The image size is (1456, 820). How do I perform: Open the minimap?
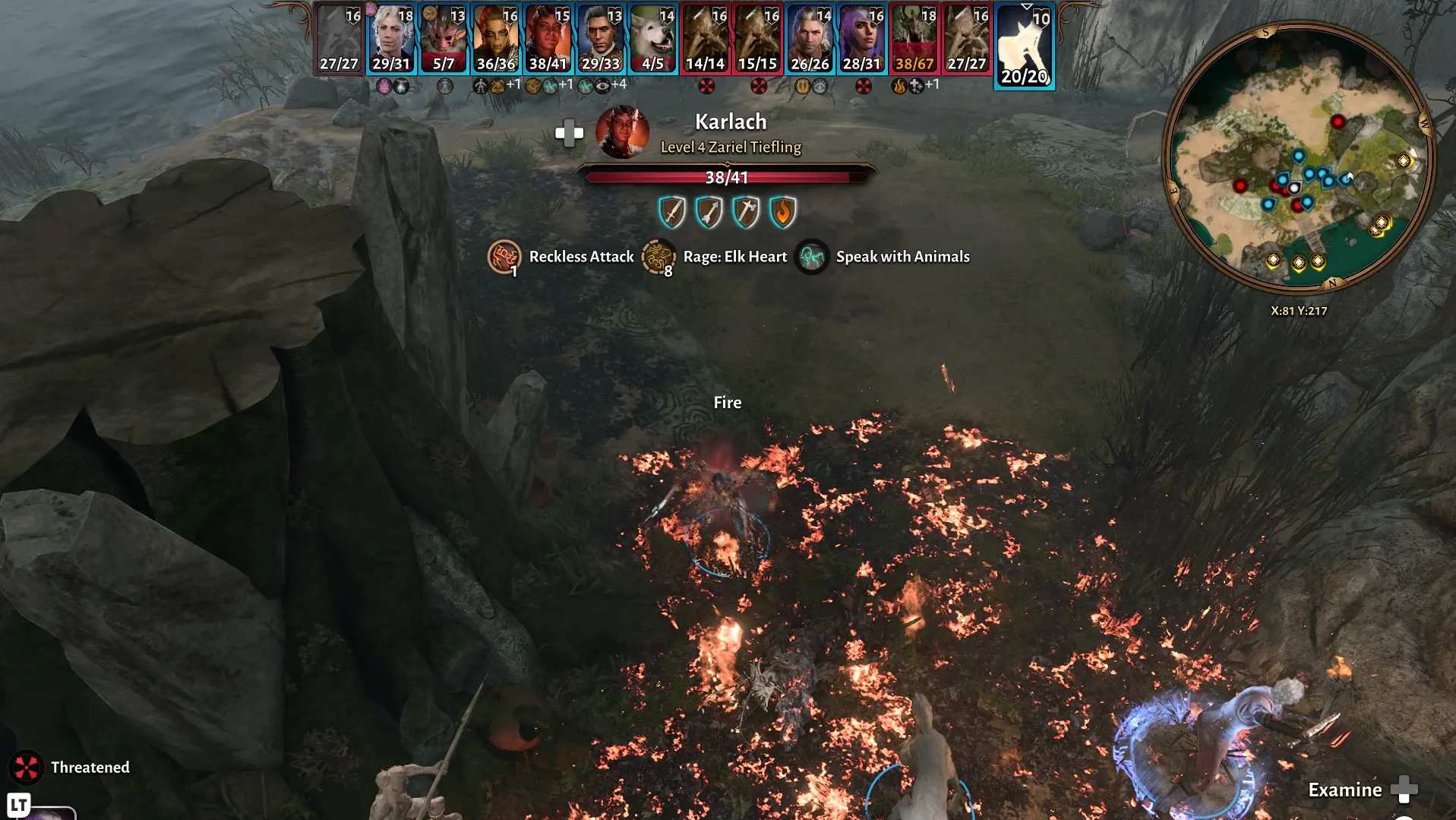point(1299,158)
